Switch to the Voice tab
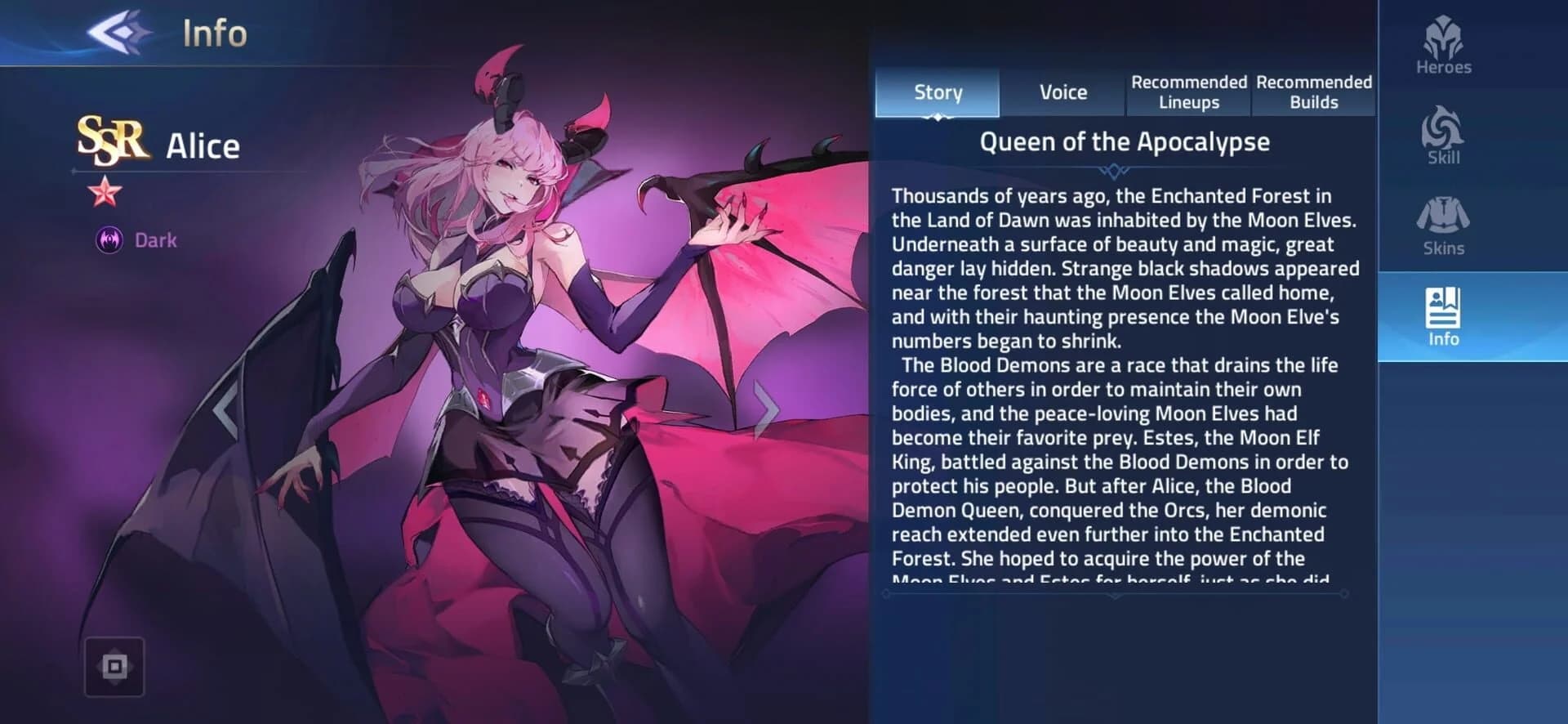This screenshot has height=724, width=1568. coord(1062,92)
